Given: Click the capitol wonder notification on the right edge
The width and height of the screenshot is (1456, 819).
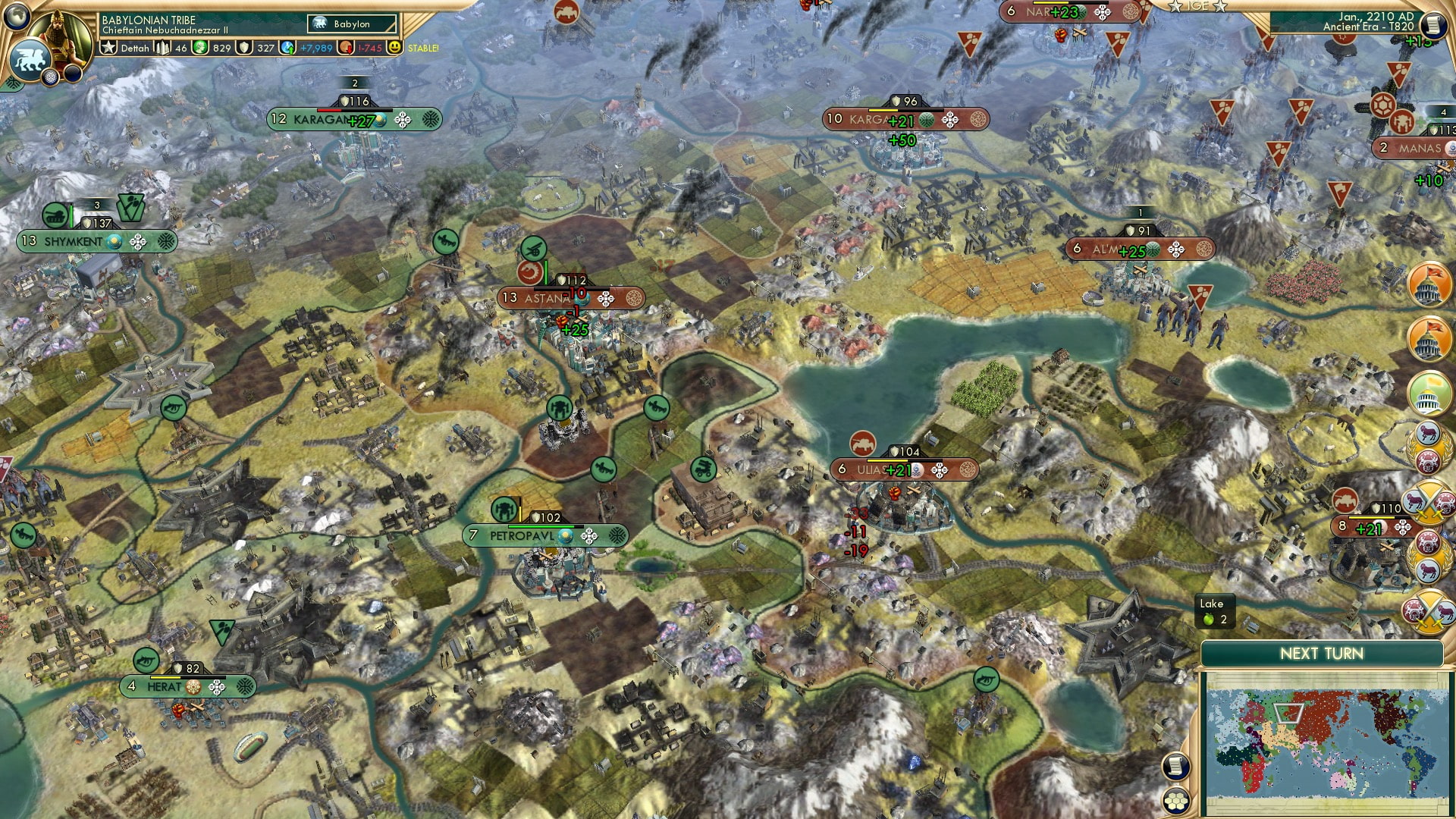Looking at the screenshot, I should pos(1429,284).
